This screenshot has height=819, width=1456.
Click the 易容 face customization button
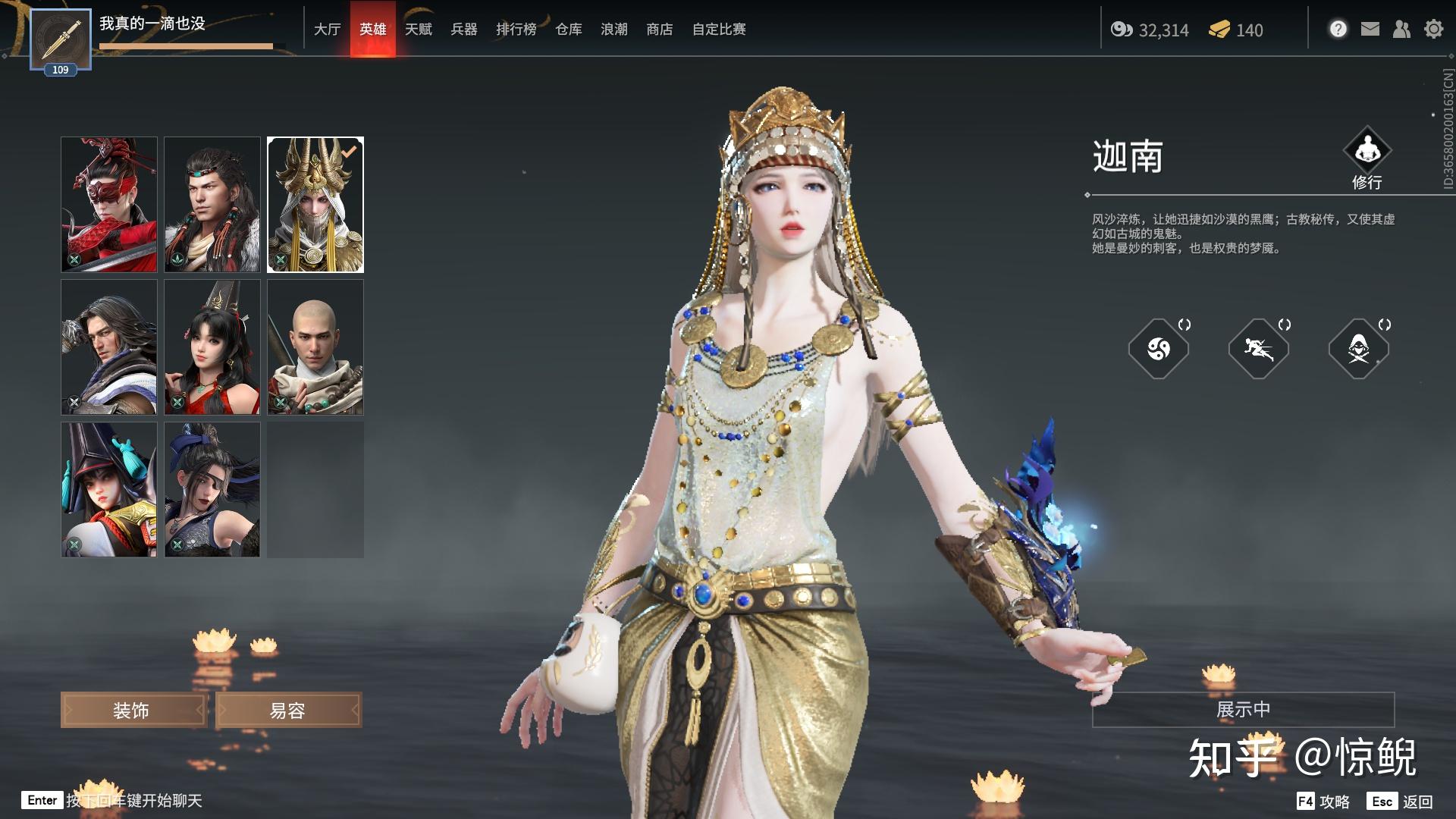pos(288,711)
